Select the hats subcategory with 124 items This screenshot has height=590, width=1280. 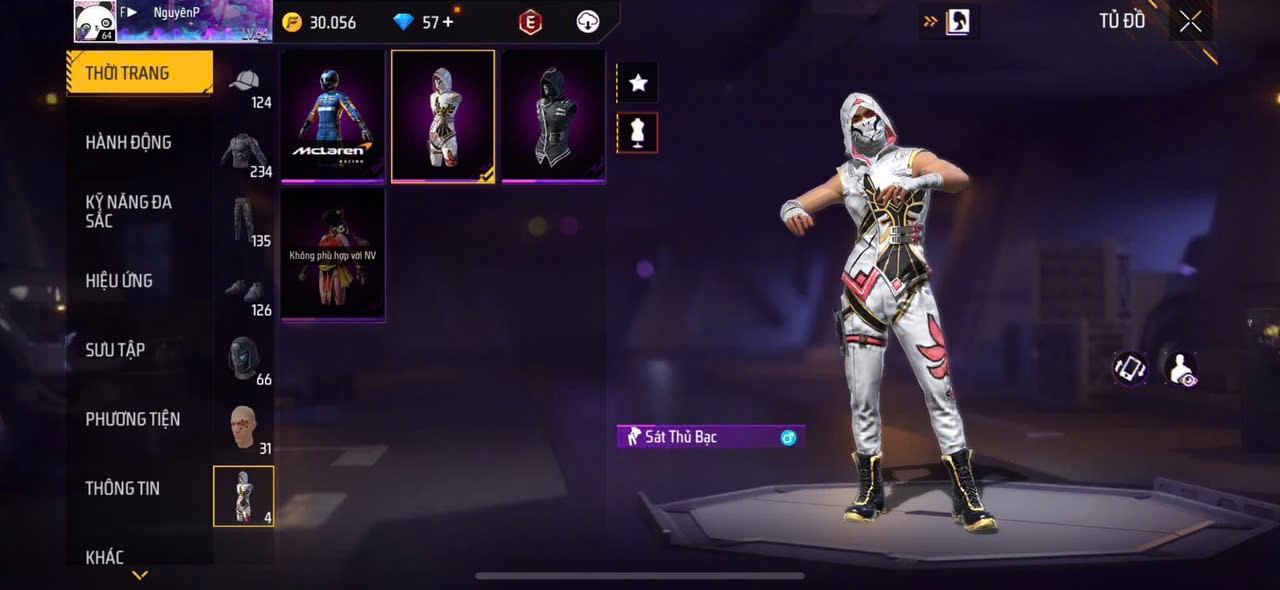click(x=245, y=86)
